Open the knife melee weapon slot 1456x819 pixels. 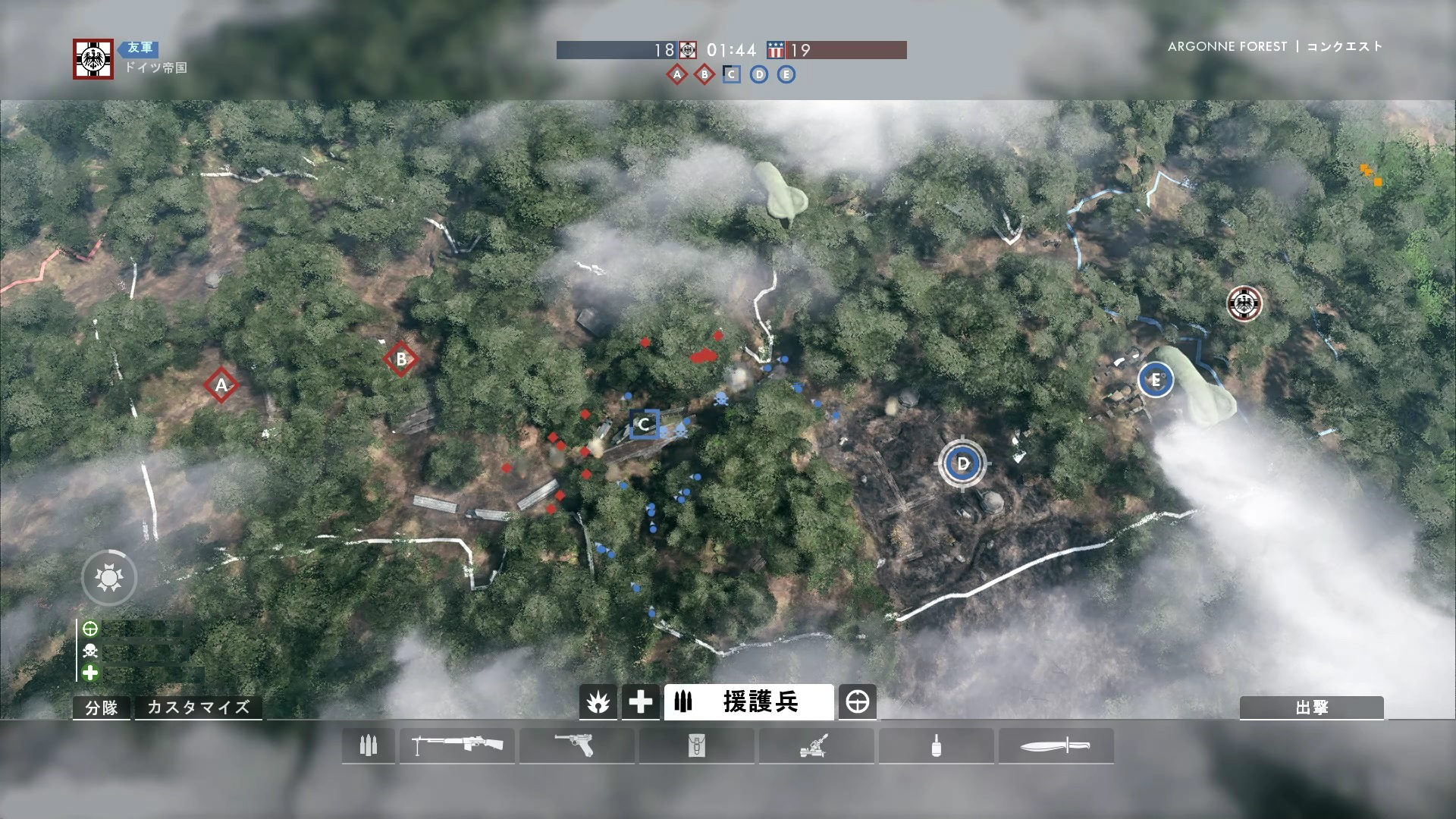tap(1056, 746)
